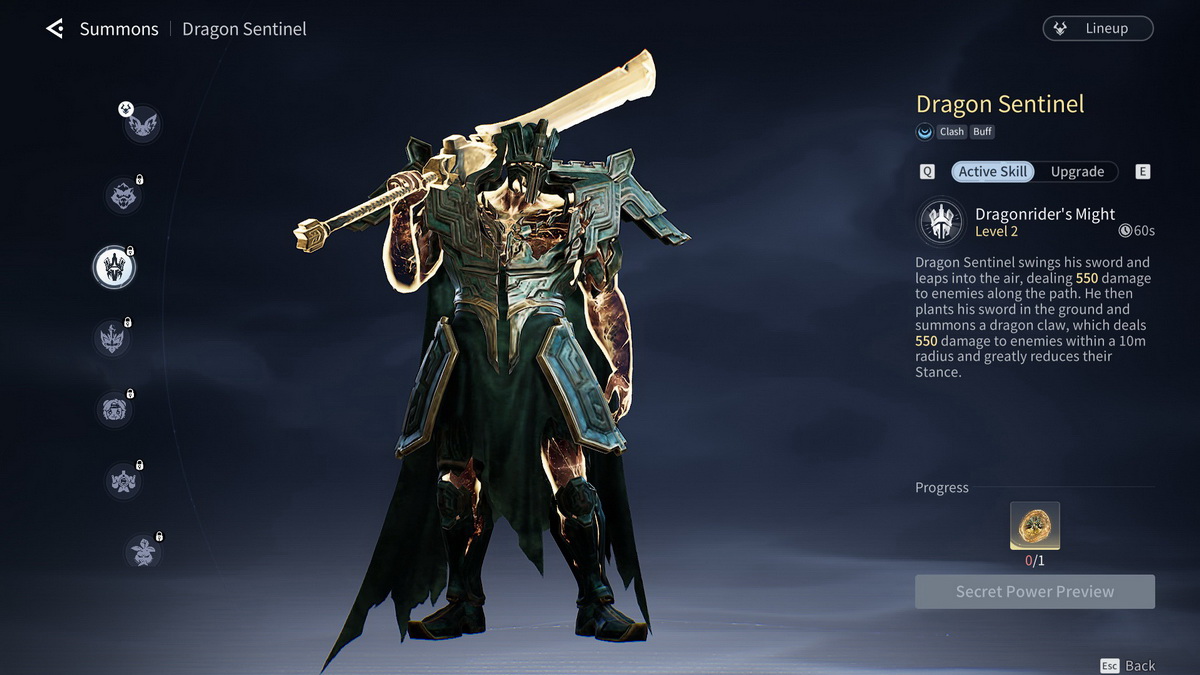Switch to the Upgrade tab
This screenshot has width=1200, height=675.
pos(1077,172)
